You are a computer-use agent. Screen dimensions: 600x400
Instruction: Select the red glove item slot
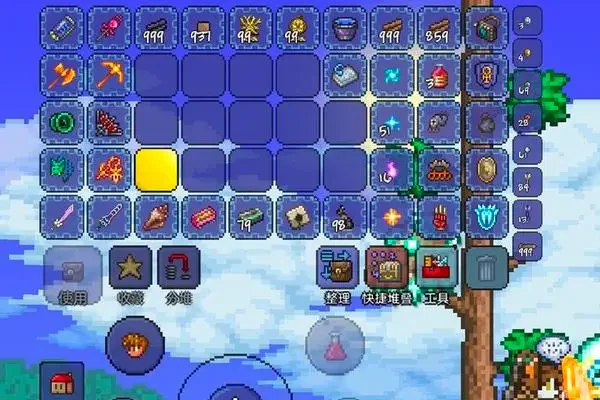[438, 215]
